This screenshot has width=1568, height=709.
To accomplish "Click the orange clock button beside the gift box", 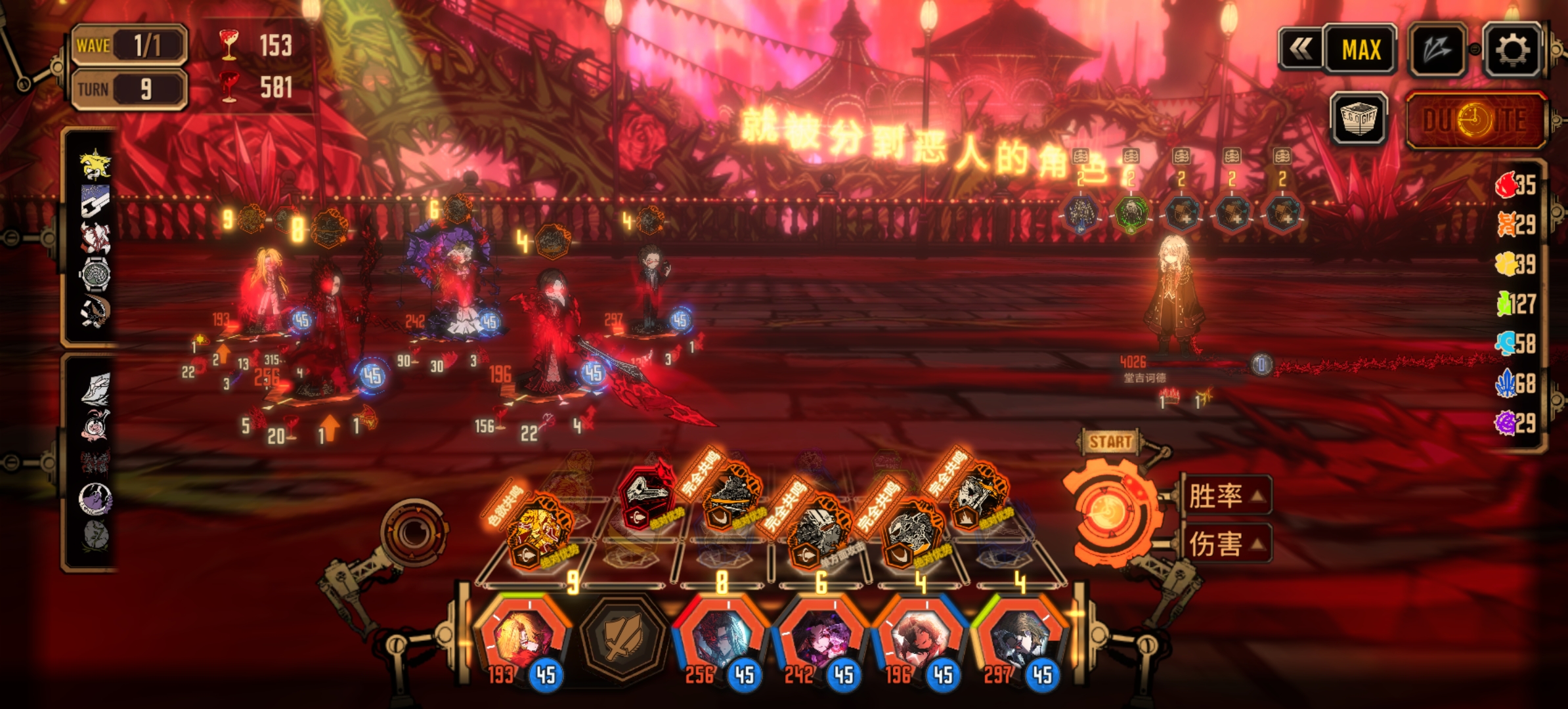I will (x=1475, y=121).
